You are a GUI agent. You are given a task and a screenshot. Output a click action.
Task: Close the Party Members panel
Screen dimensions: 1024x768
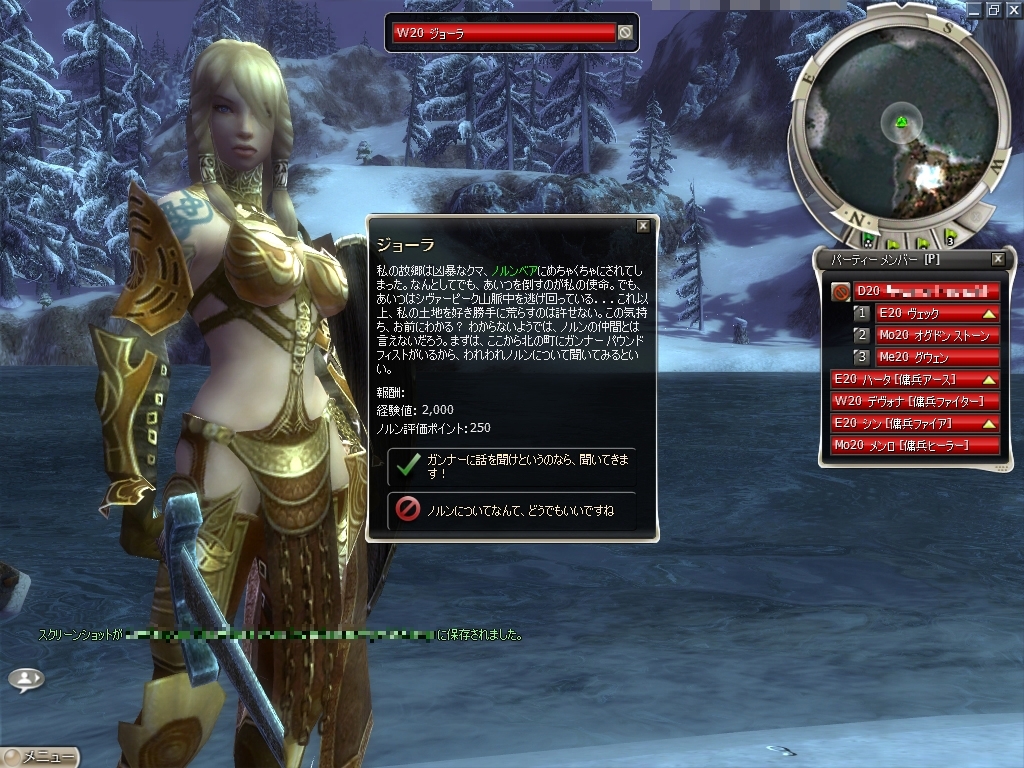(997, 259)
